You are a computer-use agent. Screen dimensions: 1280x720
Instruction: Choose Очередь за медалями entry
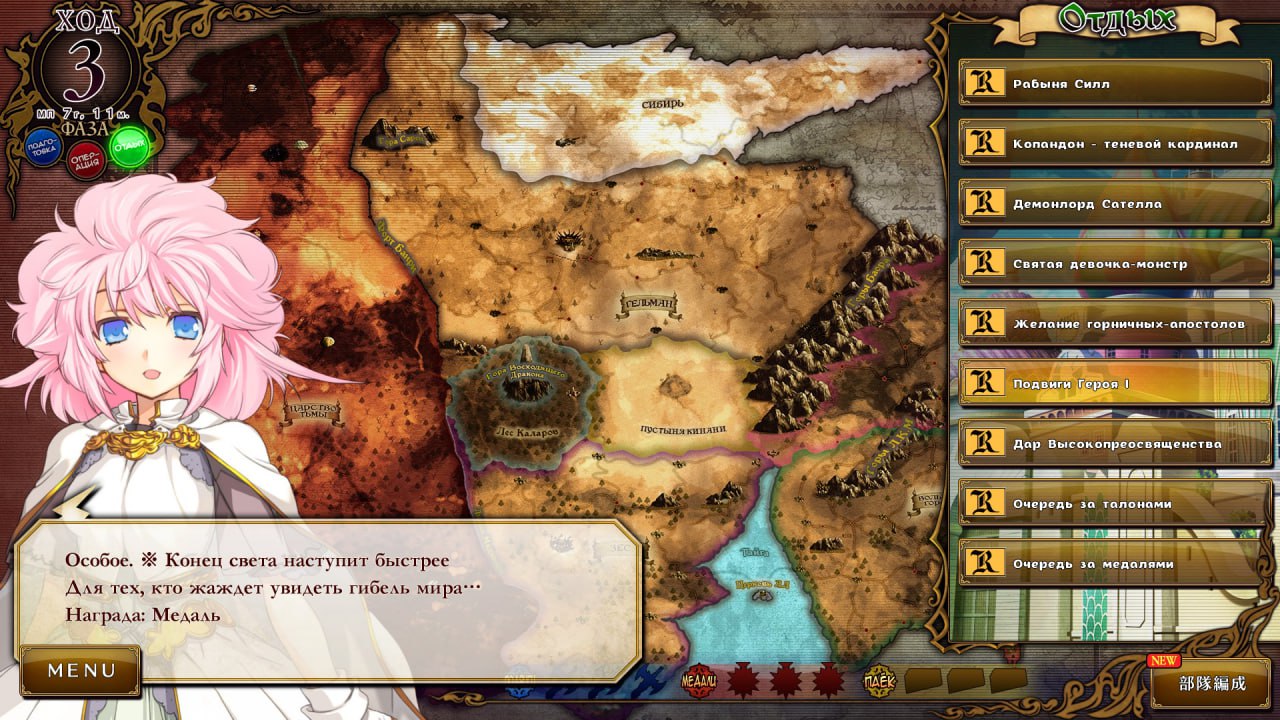click(1114, 564)
